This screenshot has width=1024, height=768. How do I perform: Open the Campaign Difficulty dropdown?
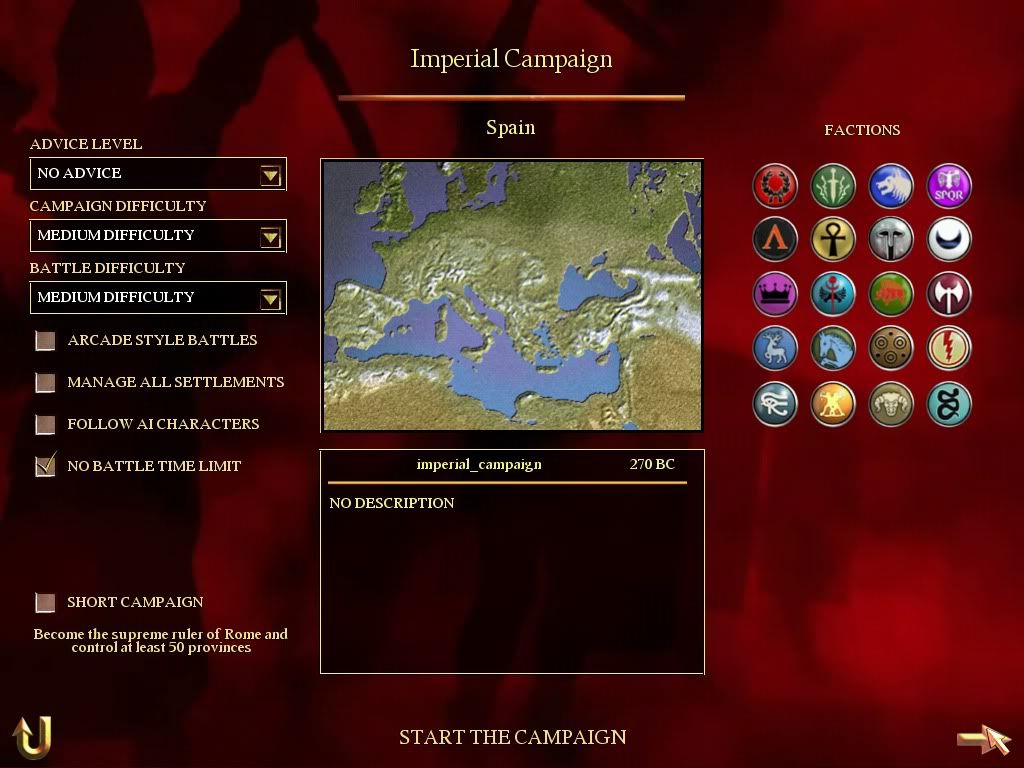click(269, 237)
